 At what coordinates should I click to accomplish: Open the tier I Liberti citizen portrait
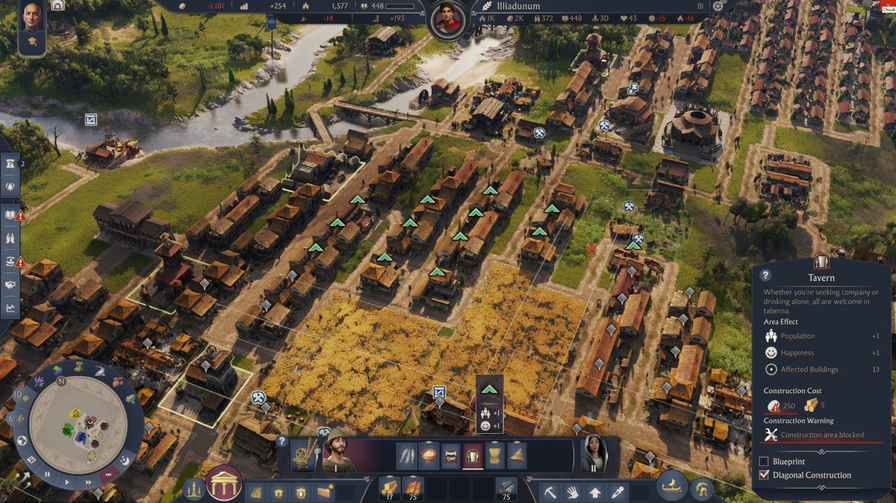[337, 455]
